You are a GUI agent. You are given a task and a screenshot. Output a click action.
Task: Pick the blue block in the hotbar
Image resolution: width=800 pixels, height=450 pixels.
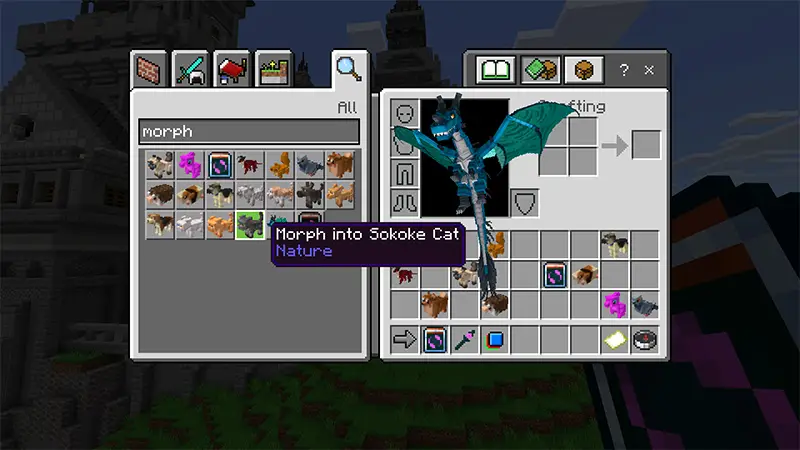[495, 339]
